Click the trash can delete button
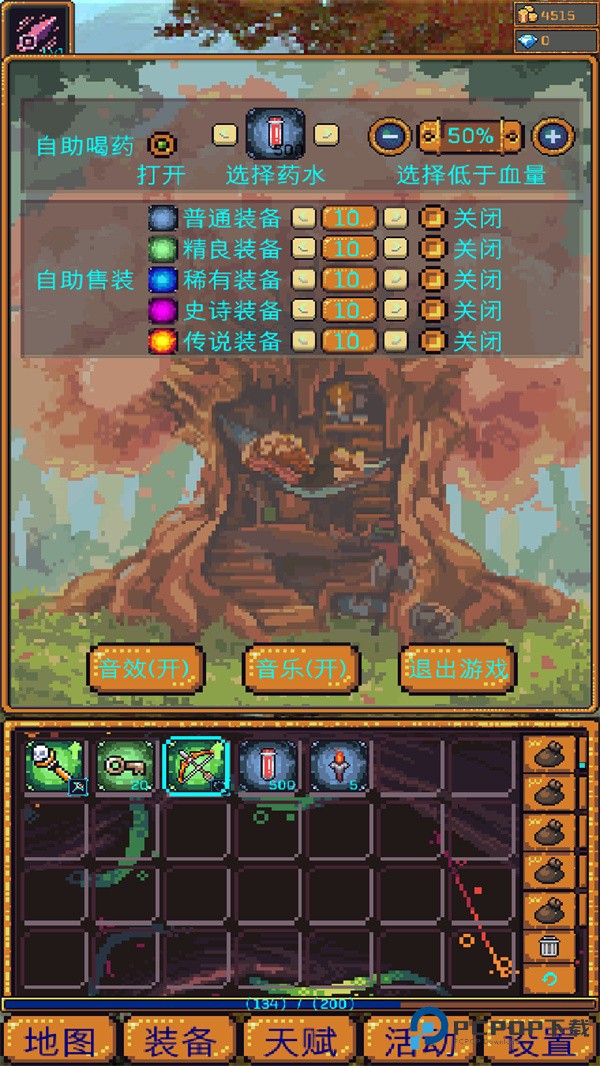This screenshot has width=600, height=1066. 550,944
